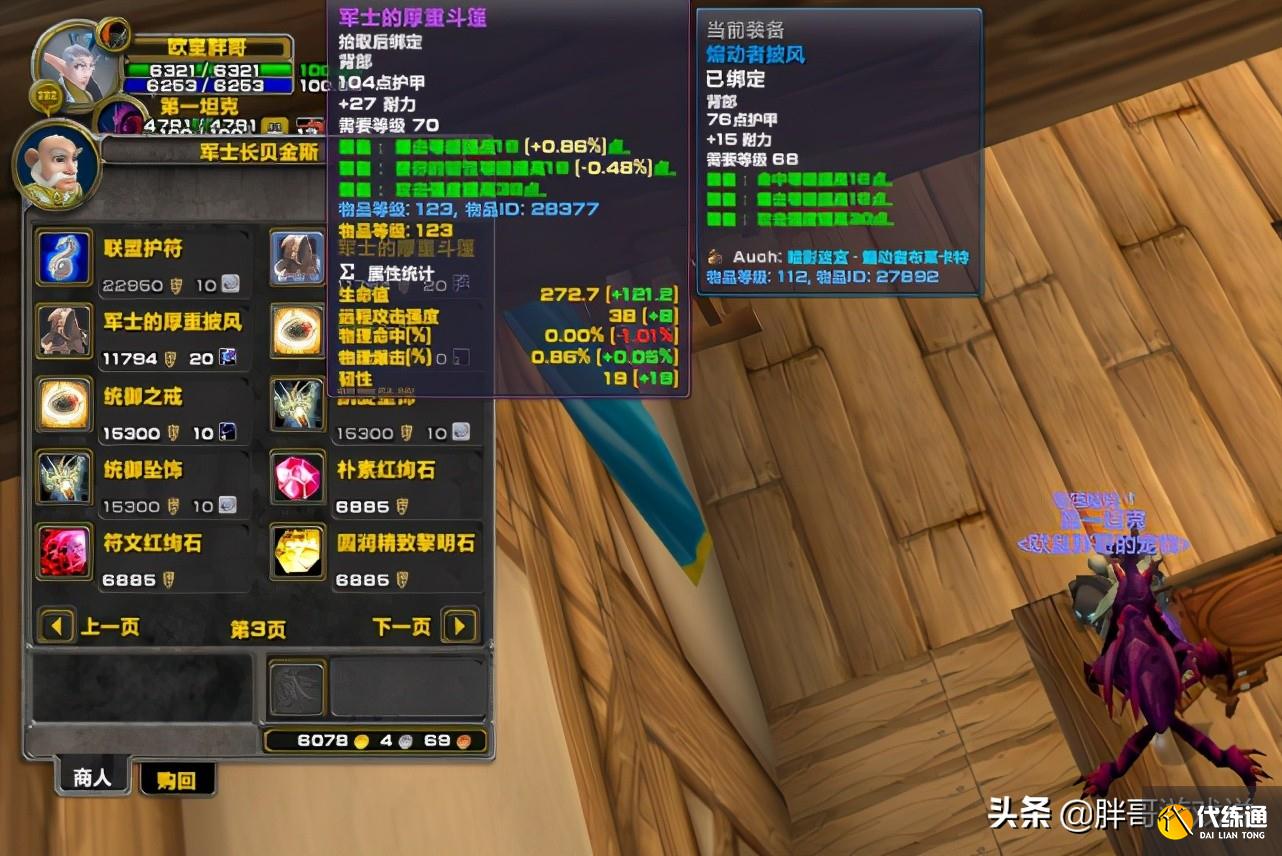Click the 朴素红绌石 pink gem icon

296,478
